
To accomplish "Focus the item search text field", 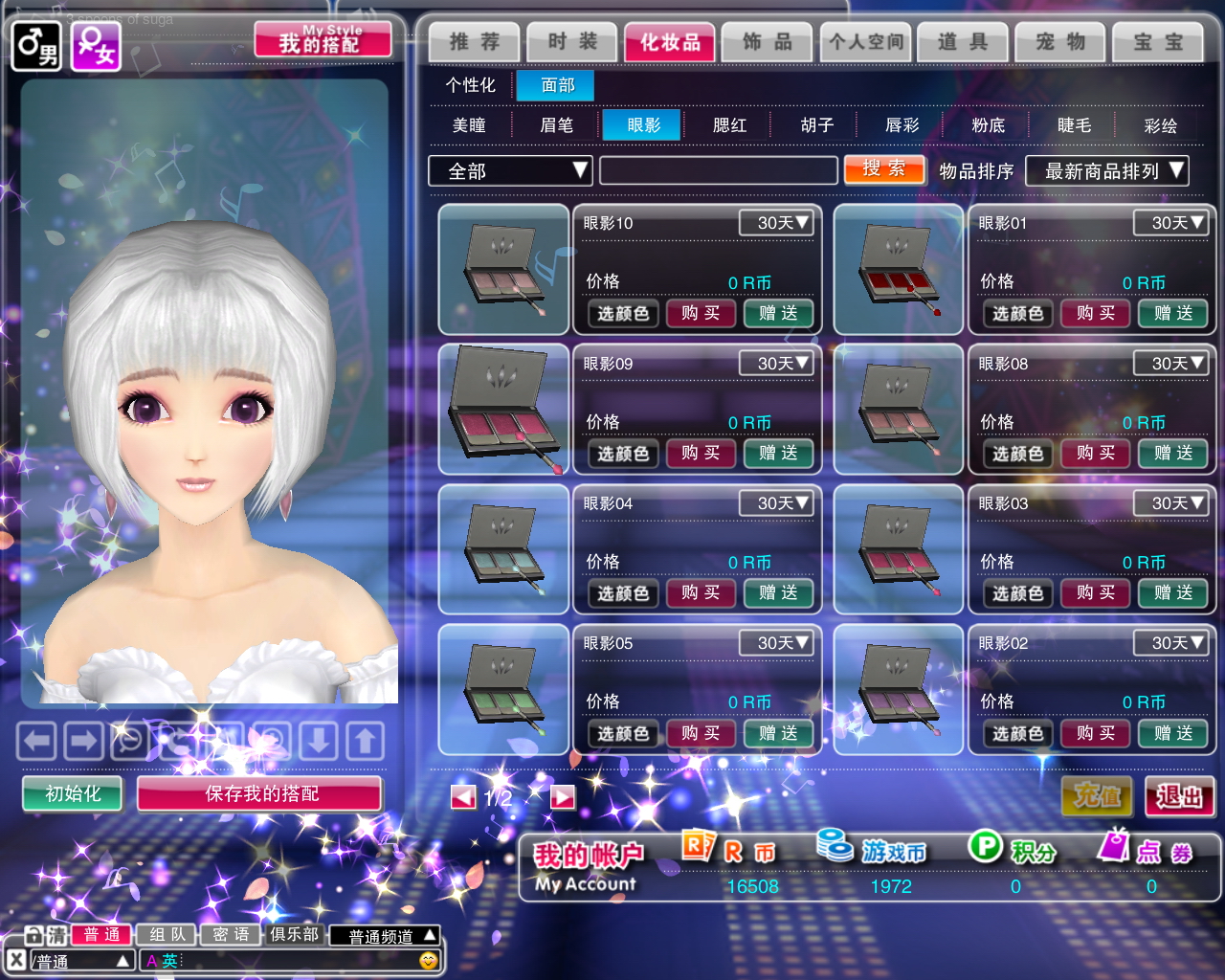I will 718,170.
